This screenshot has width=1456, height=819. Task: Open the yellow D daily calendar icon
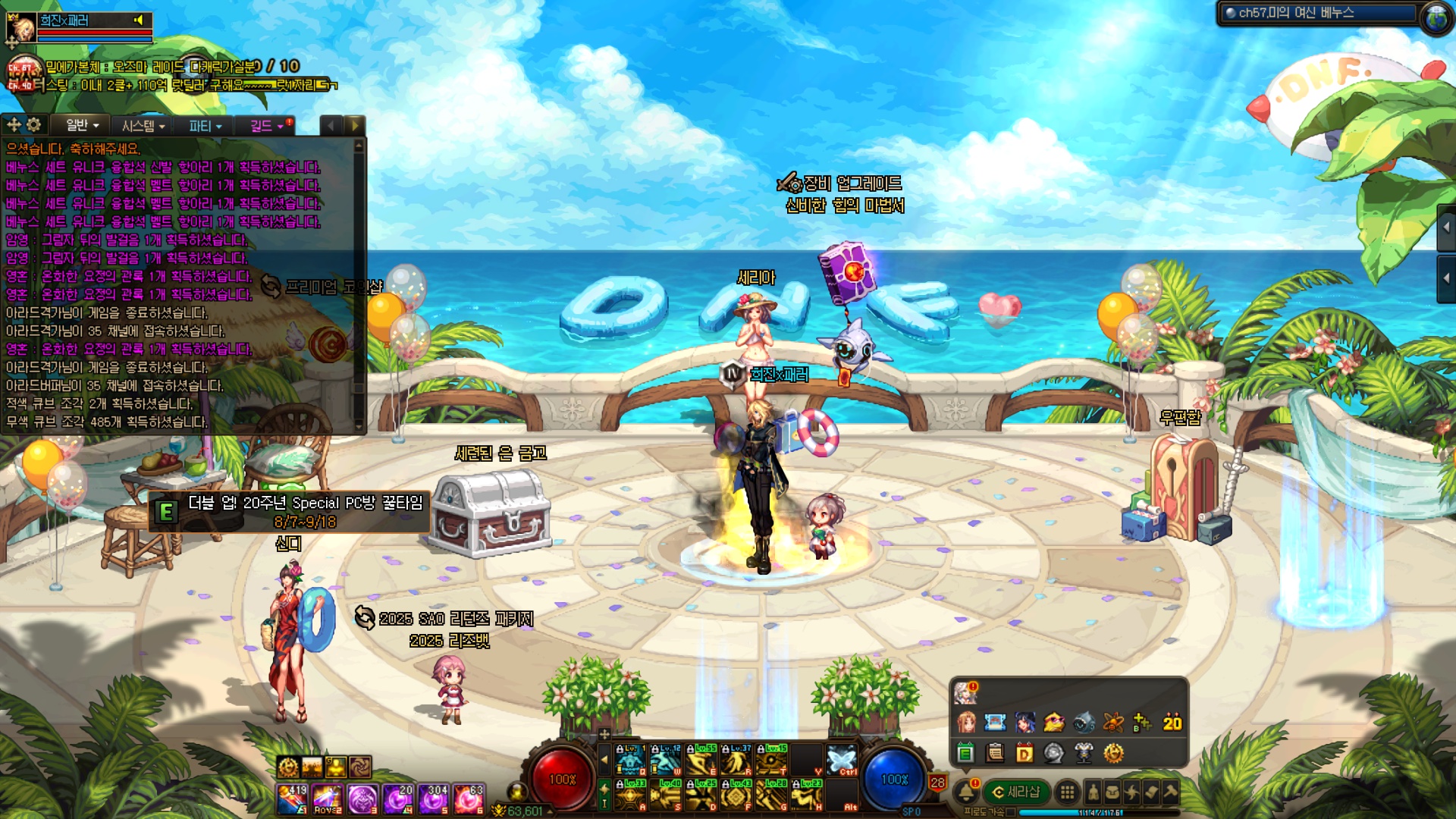click(1025, 753)
